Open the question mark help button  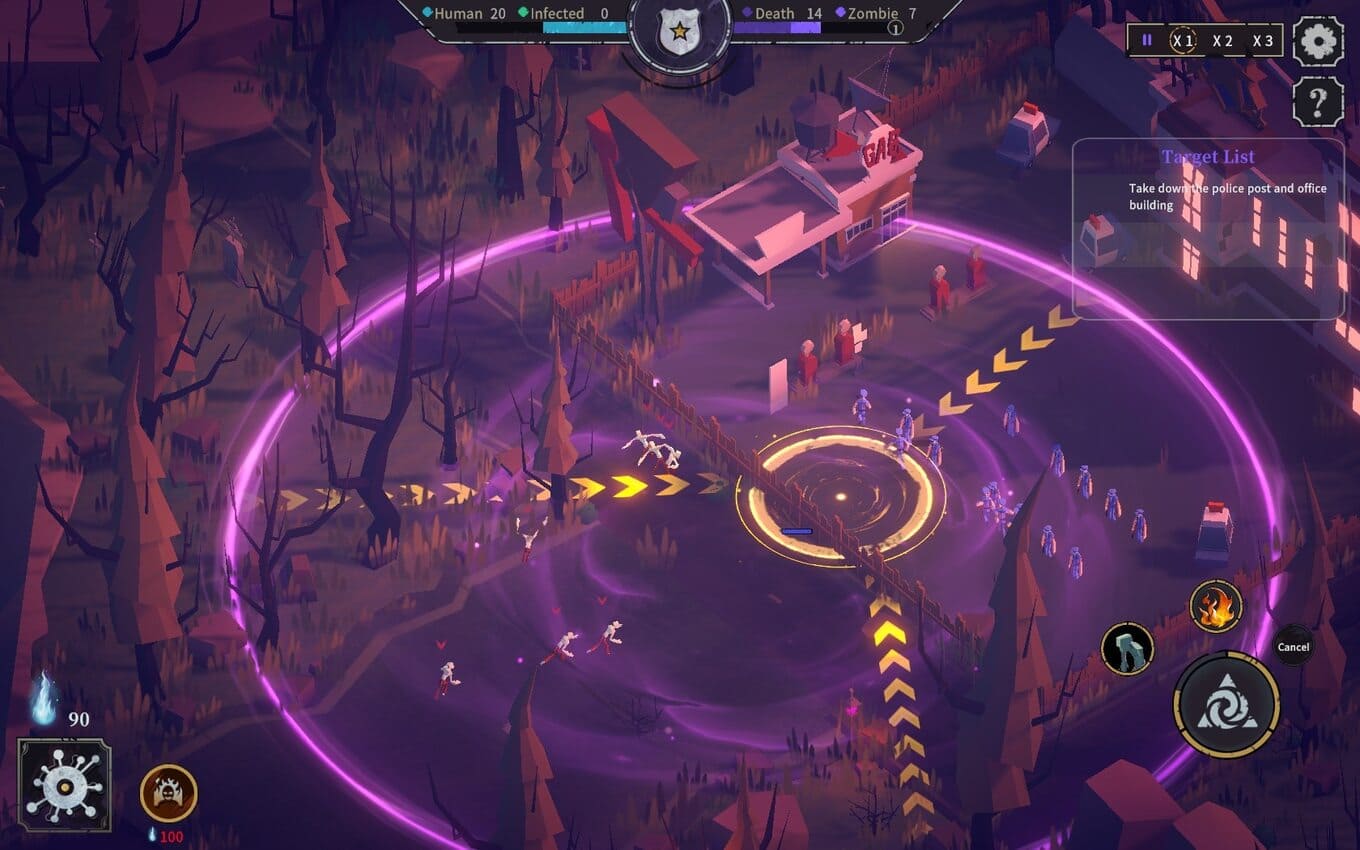tap(1318, 101)
